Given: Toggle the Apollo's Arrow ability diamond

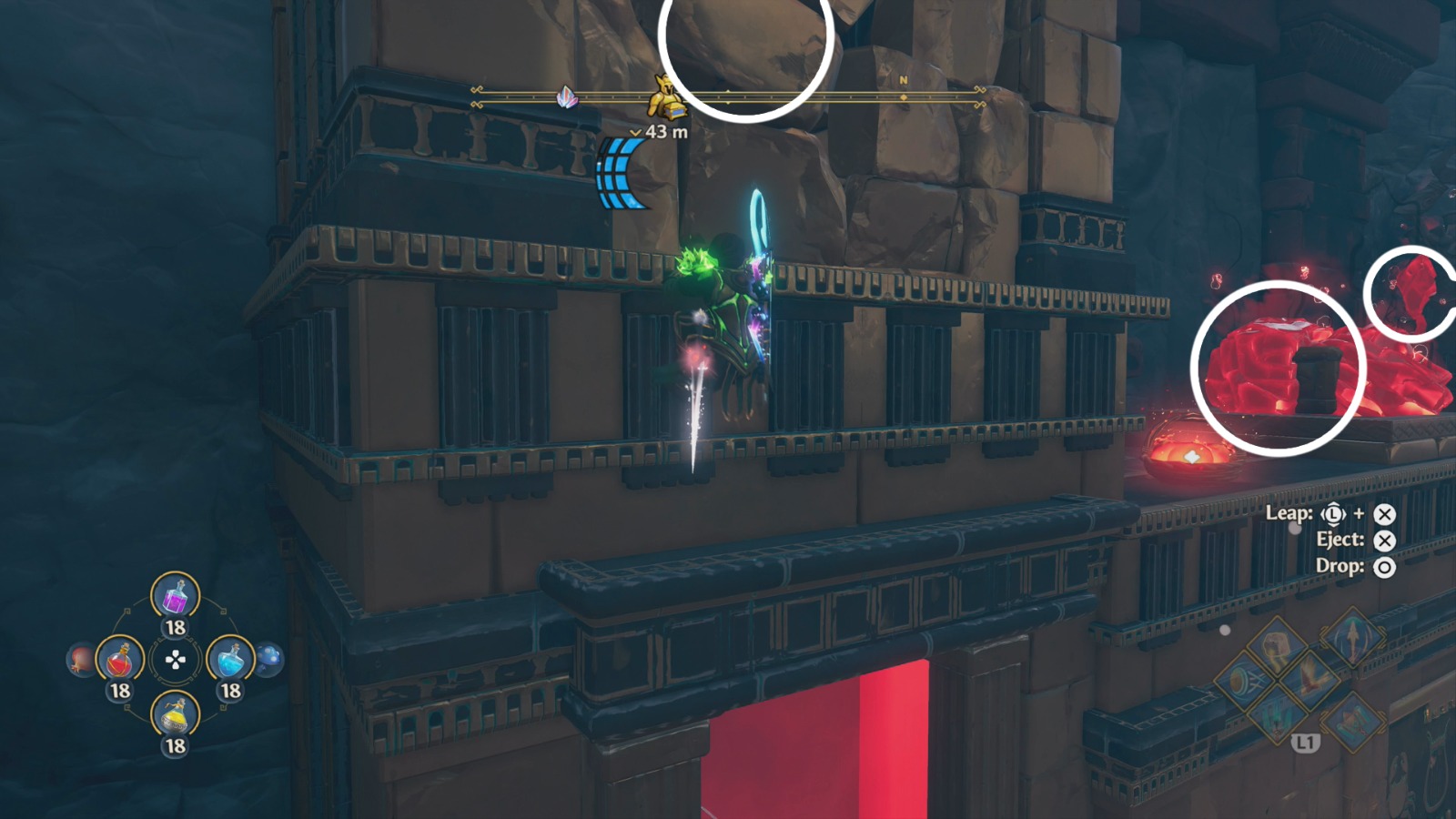Looking at the screenshot, I should click(1353, 640).
